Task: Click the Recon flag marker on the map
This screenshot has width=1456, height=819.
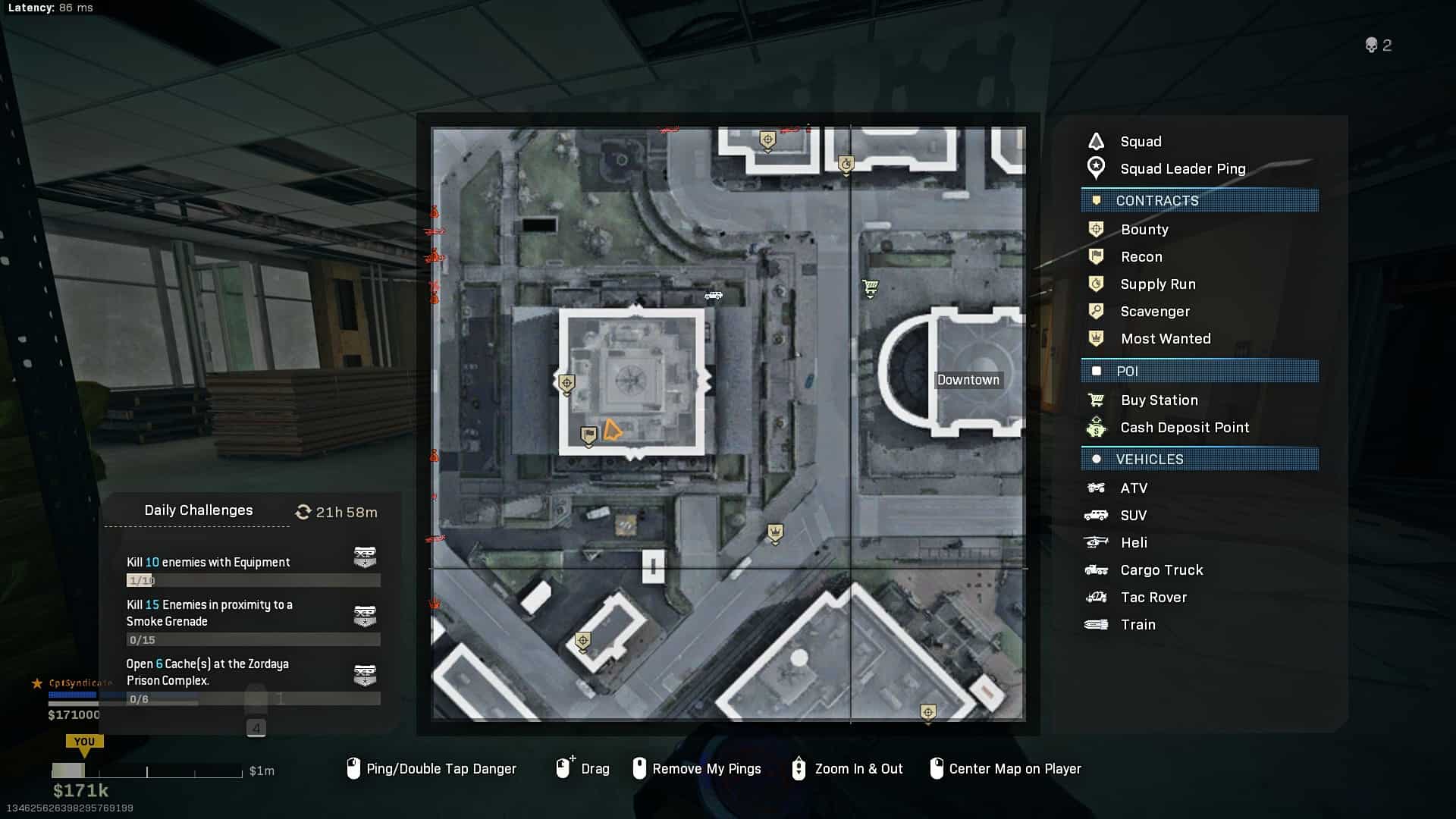Action: click(588, 435)
